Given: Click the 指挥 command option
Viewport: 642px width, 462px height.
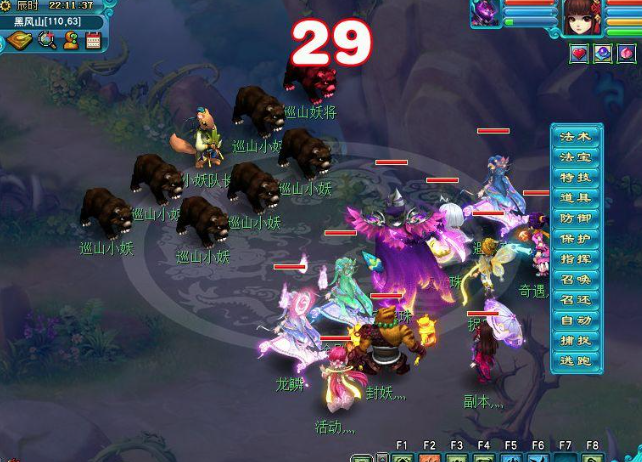Looking at the screenshot, I should tap(578, 259).
